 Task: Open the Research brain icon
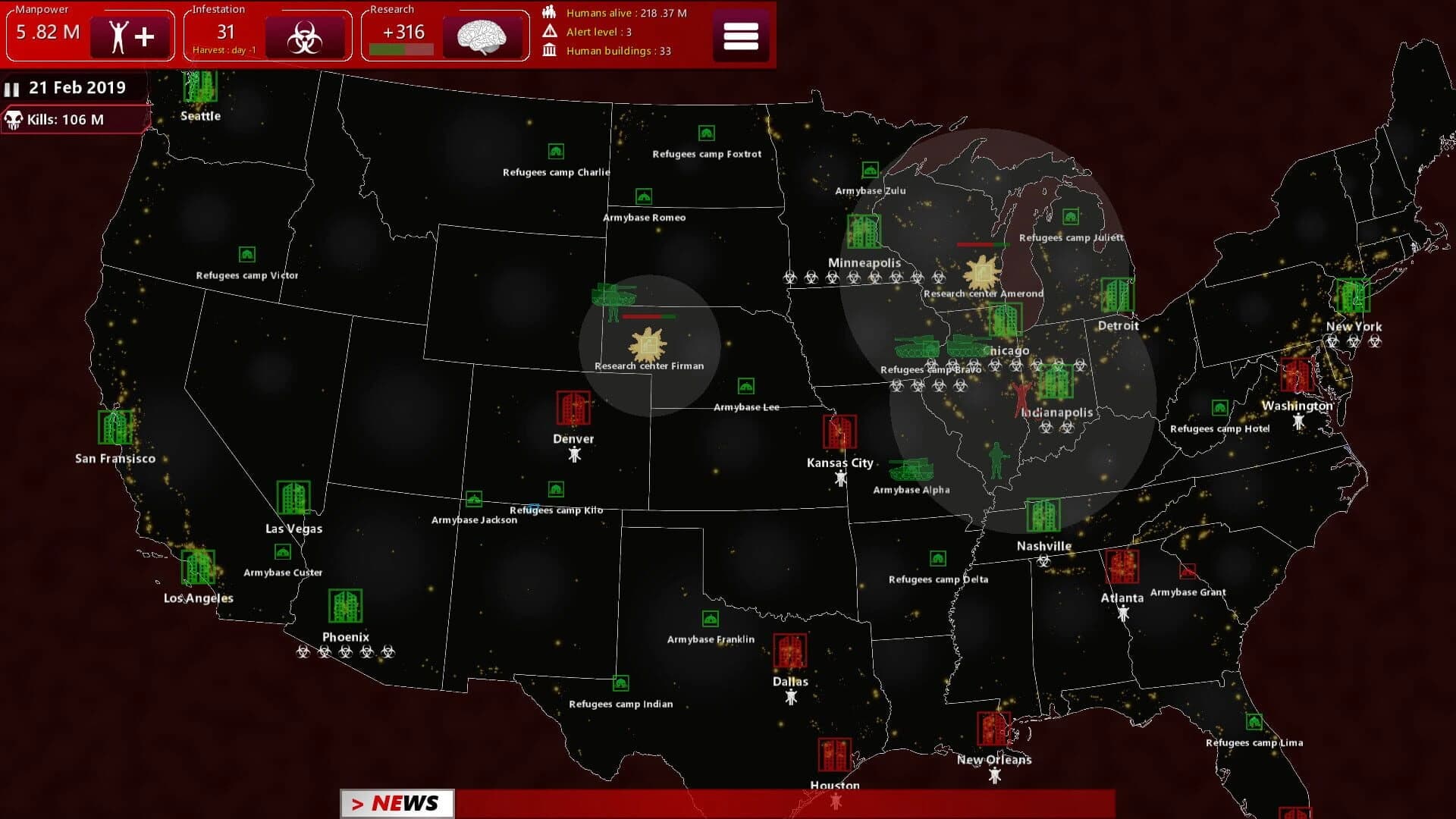tap(483, 35)
